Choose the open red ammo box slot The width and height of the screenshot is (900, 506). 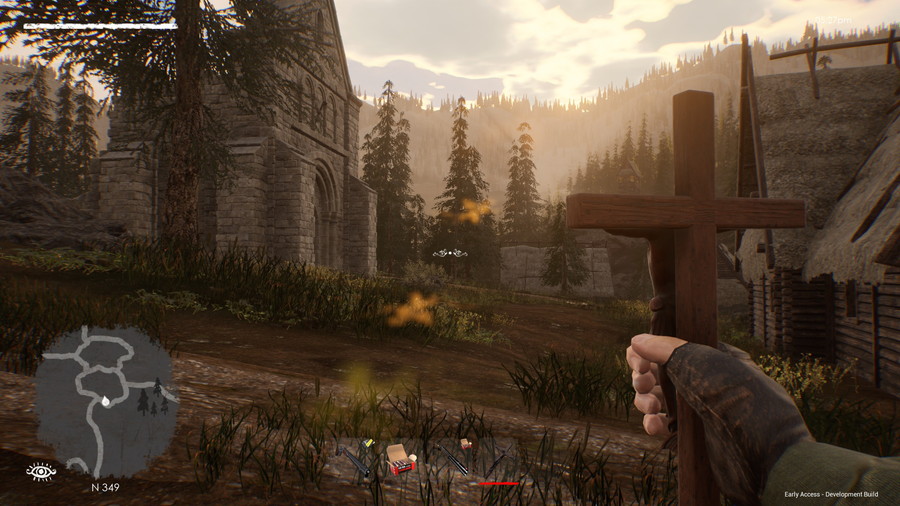[x=401, y=459]
